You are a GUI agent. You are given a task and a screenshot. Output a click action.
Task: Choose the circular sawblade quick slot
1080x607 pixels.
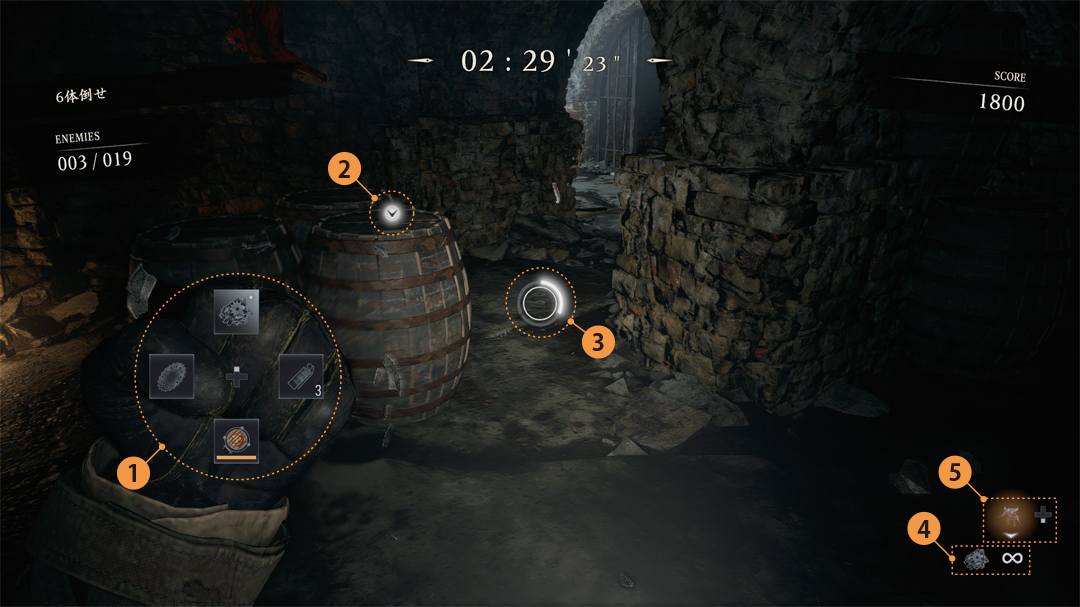pyautogui.click(x=171, y=376)
